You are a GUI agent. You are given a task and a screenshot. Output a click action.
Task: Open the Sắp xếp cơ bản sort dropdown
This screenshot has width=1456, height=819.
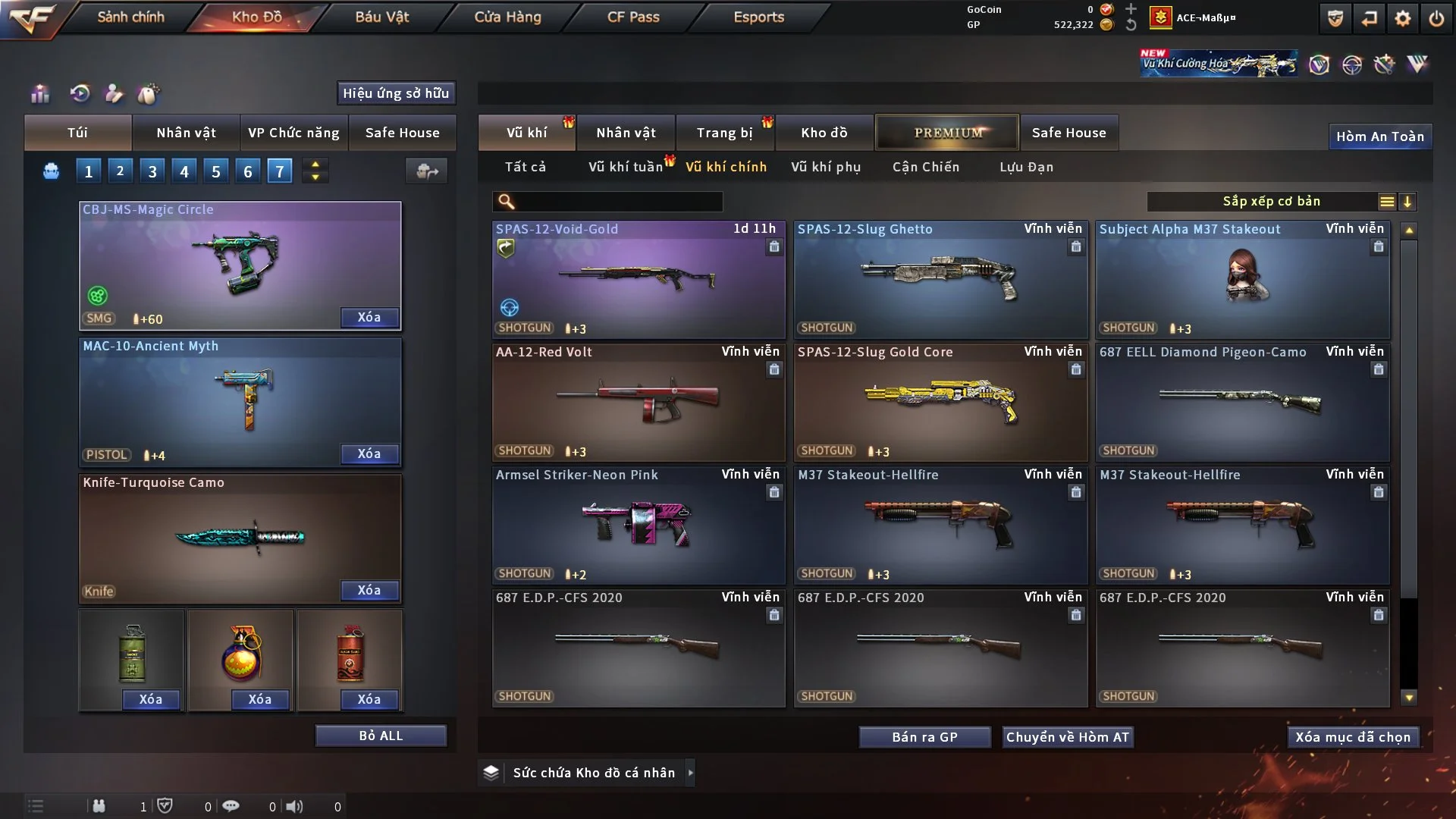coord(1271,202)
